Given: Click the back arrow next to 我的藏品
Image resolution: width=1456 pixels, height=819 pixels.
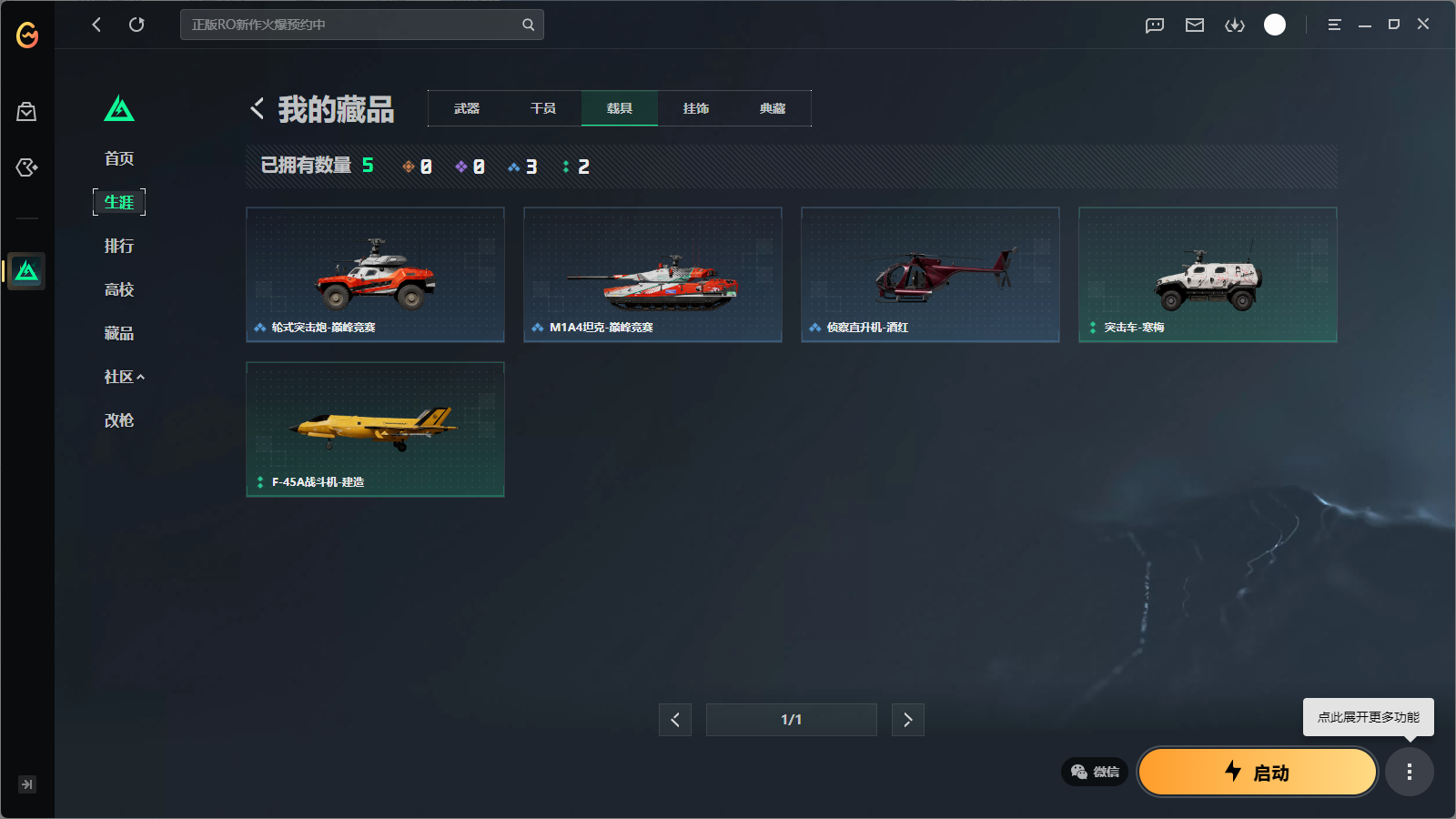Looking at the screenshot, I should pos(257,108).
